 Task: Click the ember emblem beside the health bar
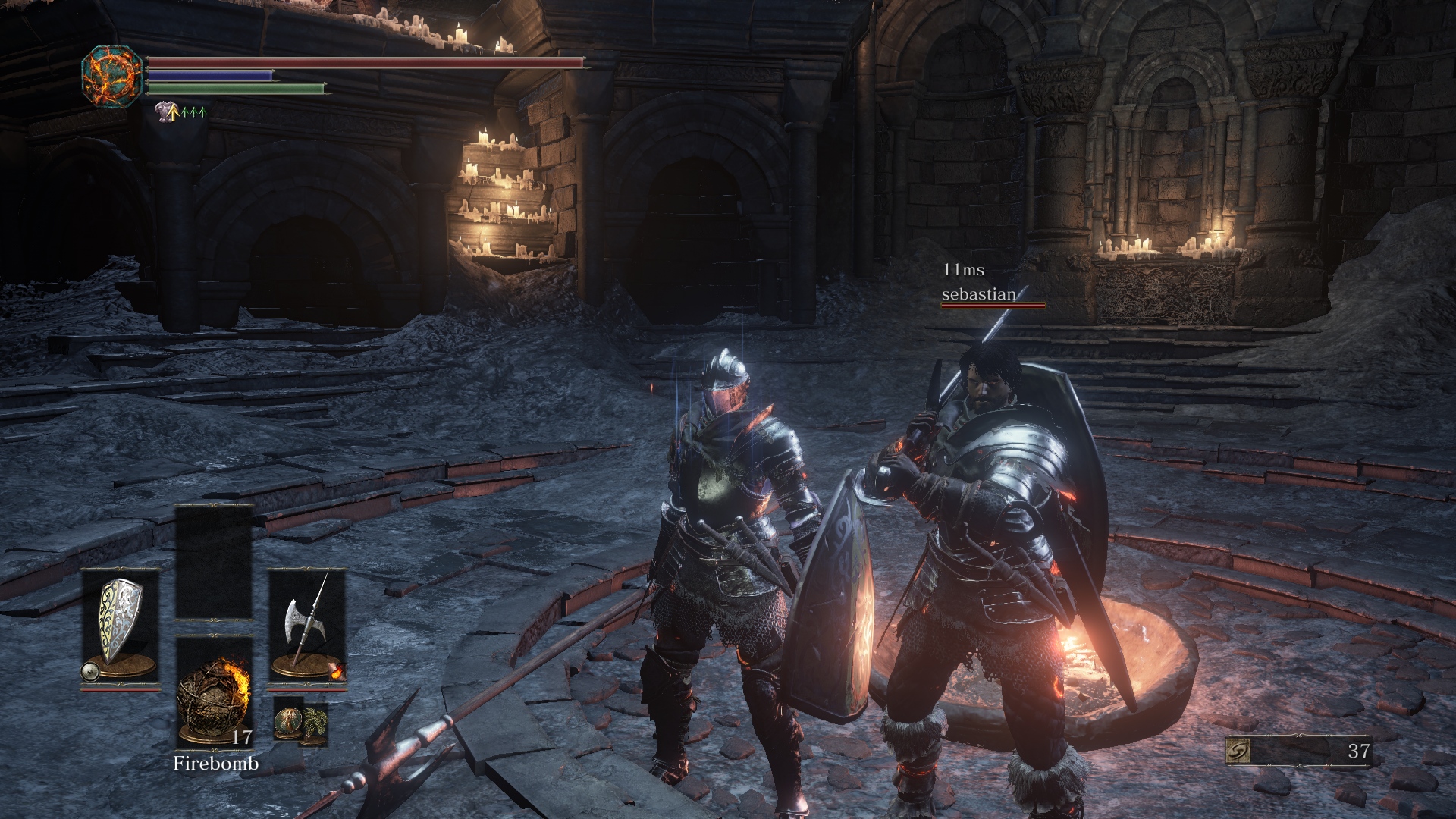click(x=112, y=76)
